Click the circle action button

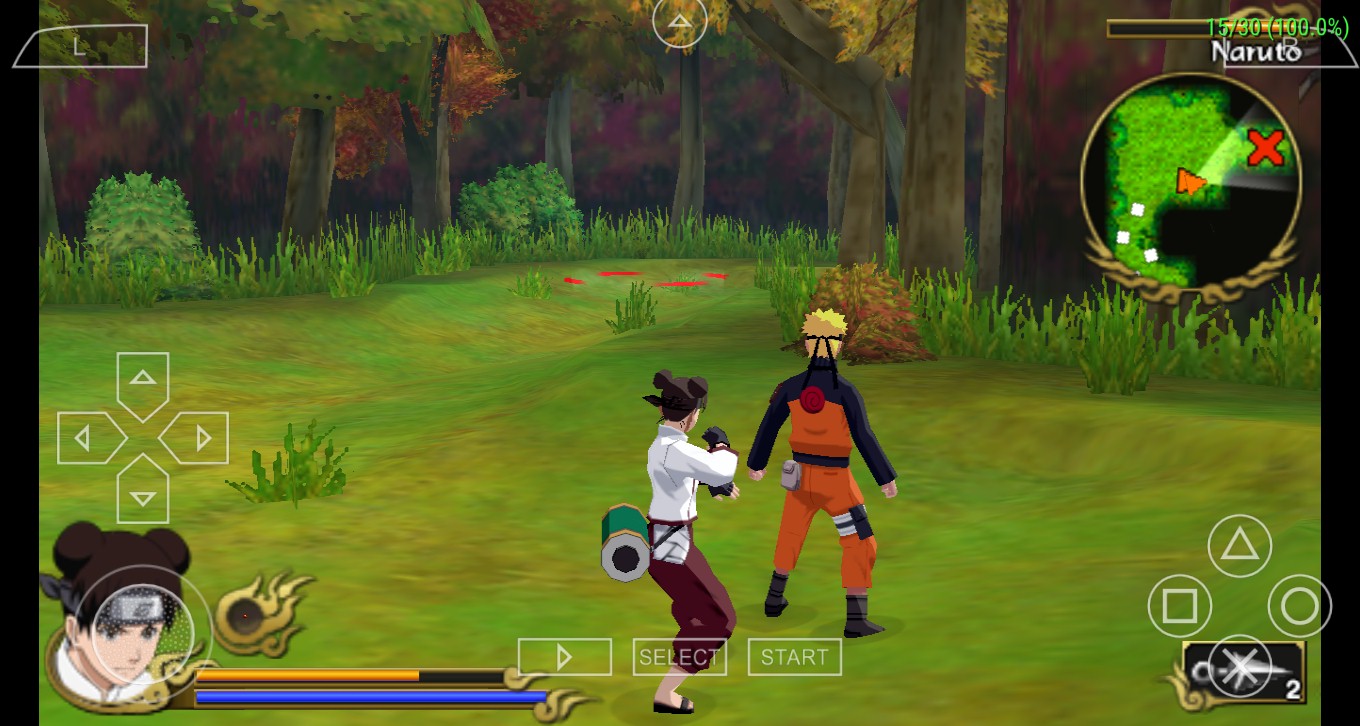(1299, 606)
